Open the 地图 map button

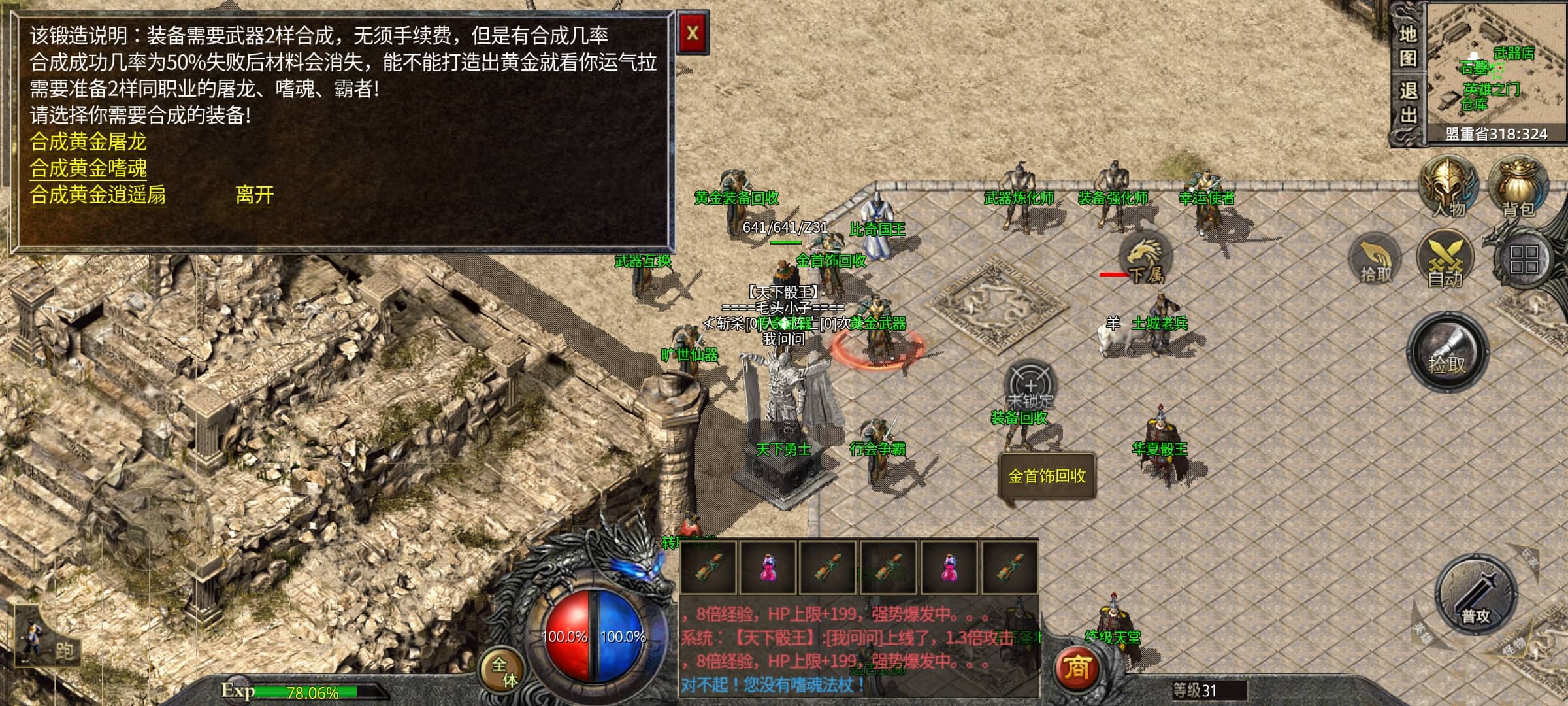click(1408, 46)
